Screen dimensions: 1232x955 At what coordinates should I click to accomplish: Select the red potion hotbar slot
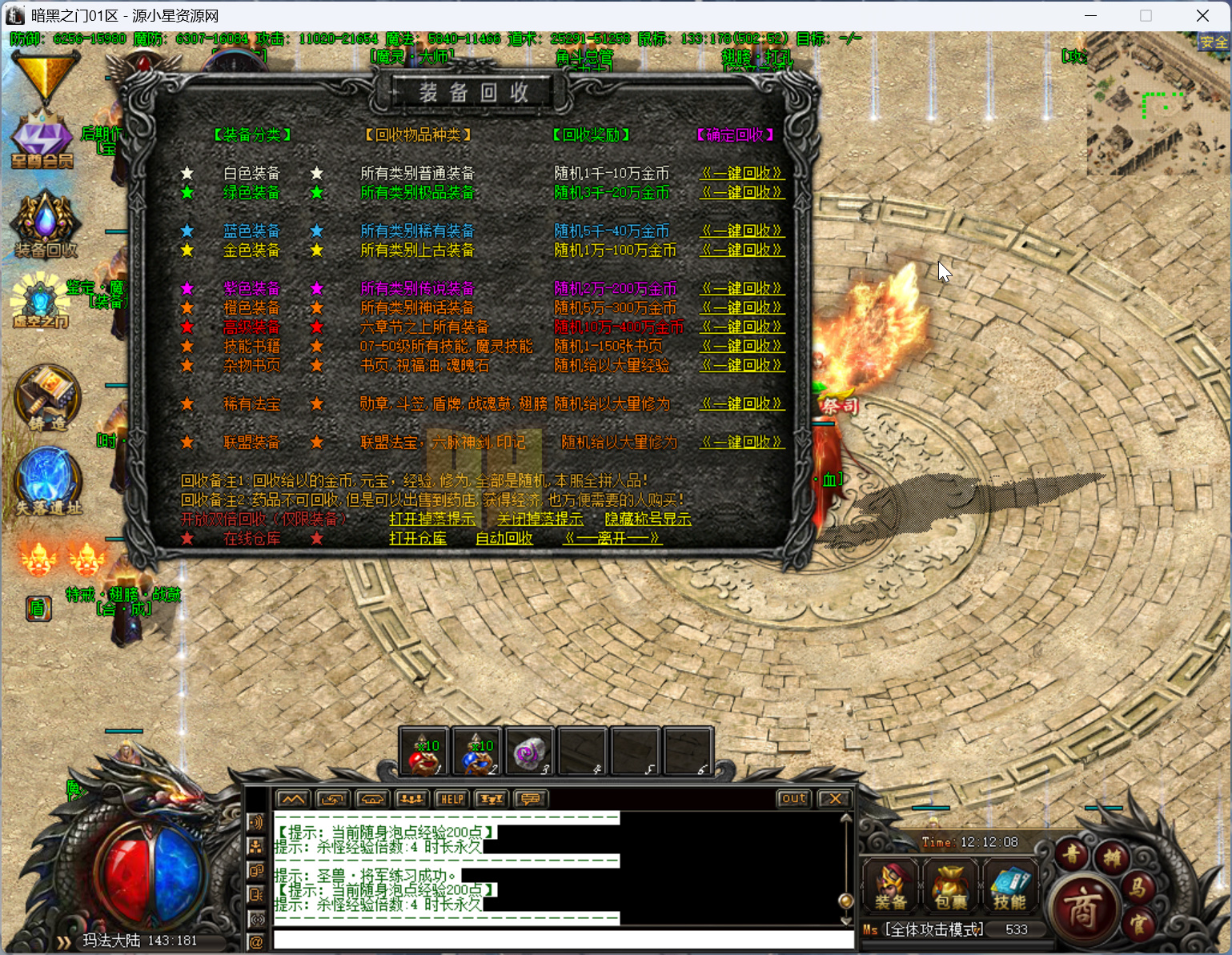pos(425,752)
